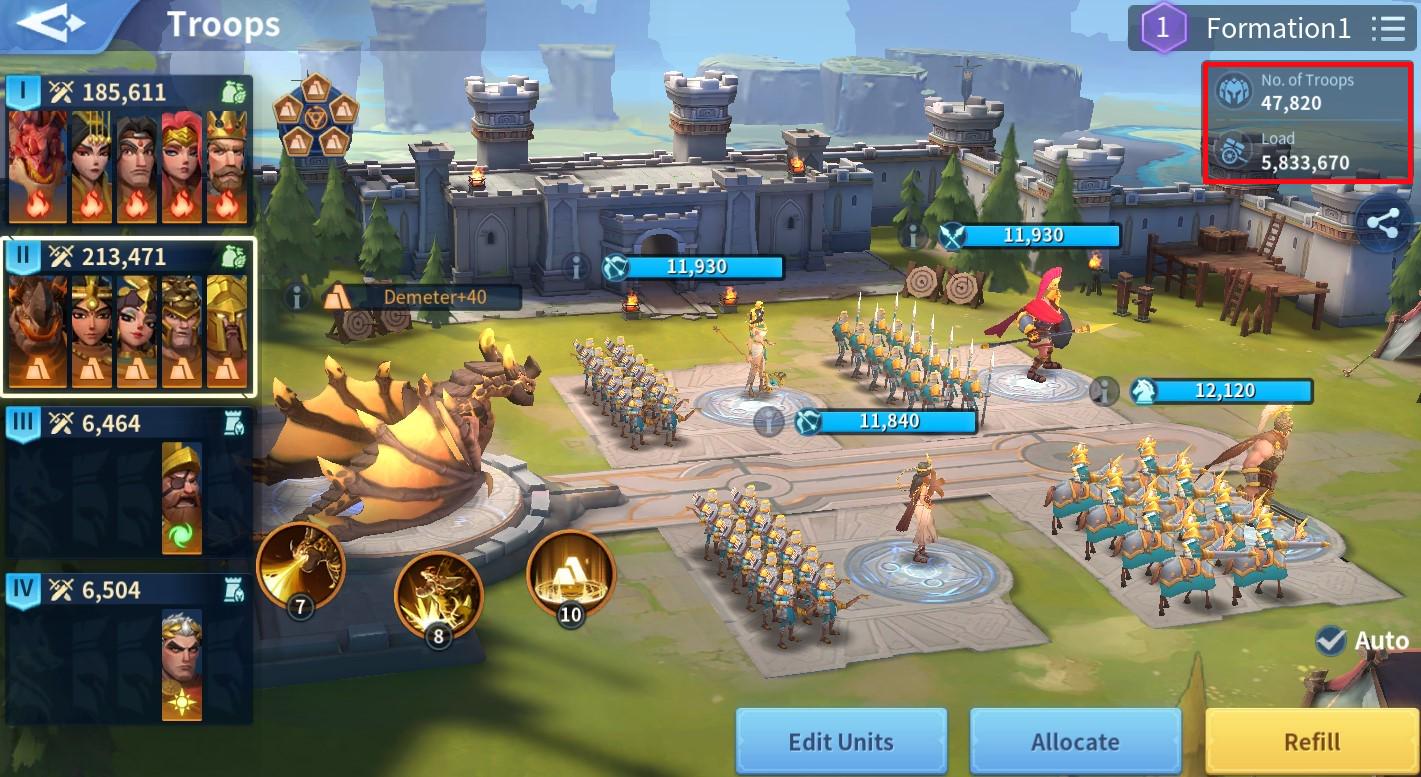This screenshot has width=1421, height=777.
Task: Open the pentagon formation layout icon
Action: [315, 115]
